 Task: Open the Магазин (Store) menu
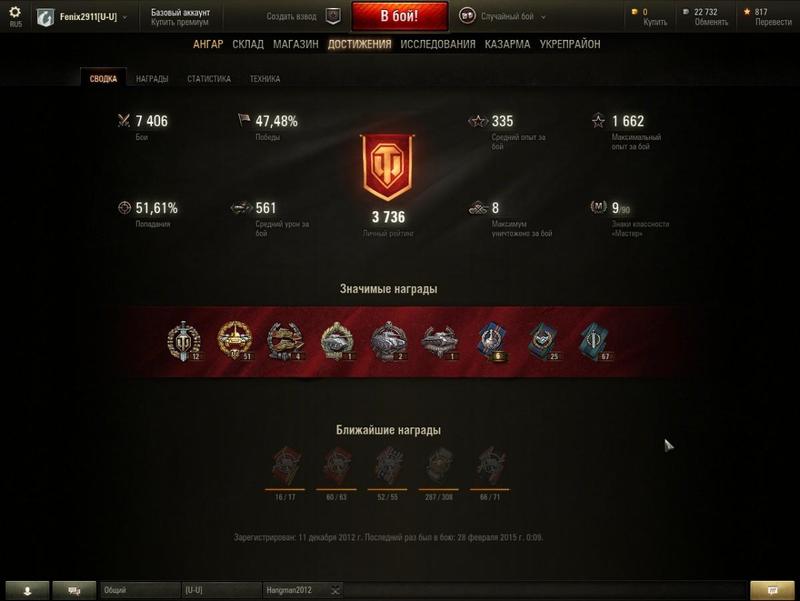coord(295,44)
